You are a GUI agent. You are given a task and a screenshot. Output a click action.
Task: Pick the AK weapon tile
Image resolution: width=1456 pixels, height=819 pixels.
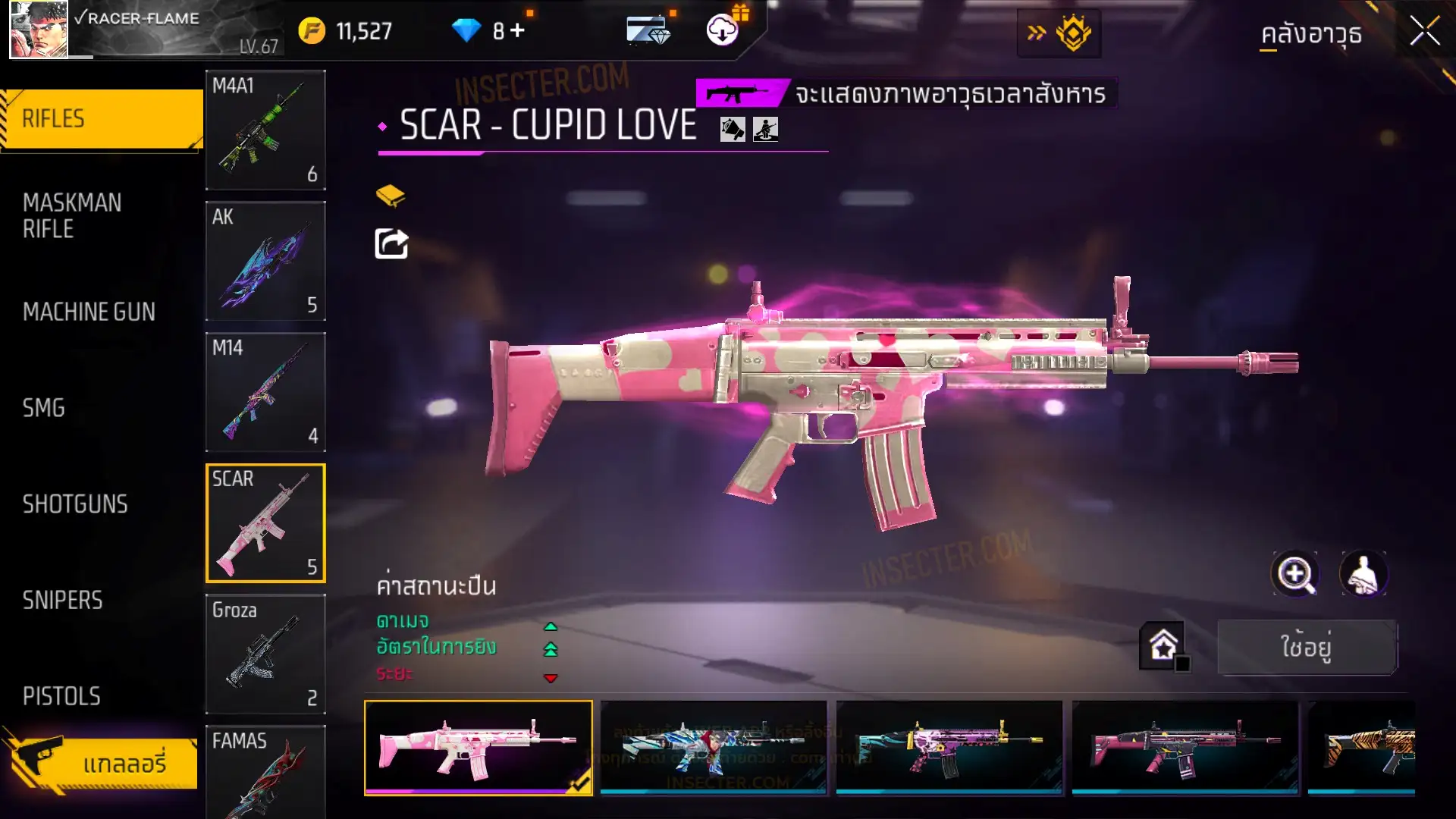tap(265, 261)
